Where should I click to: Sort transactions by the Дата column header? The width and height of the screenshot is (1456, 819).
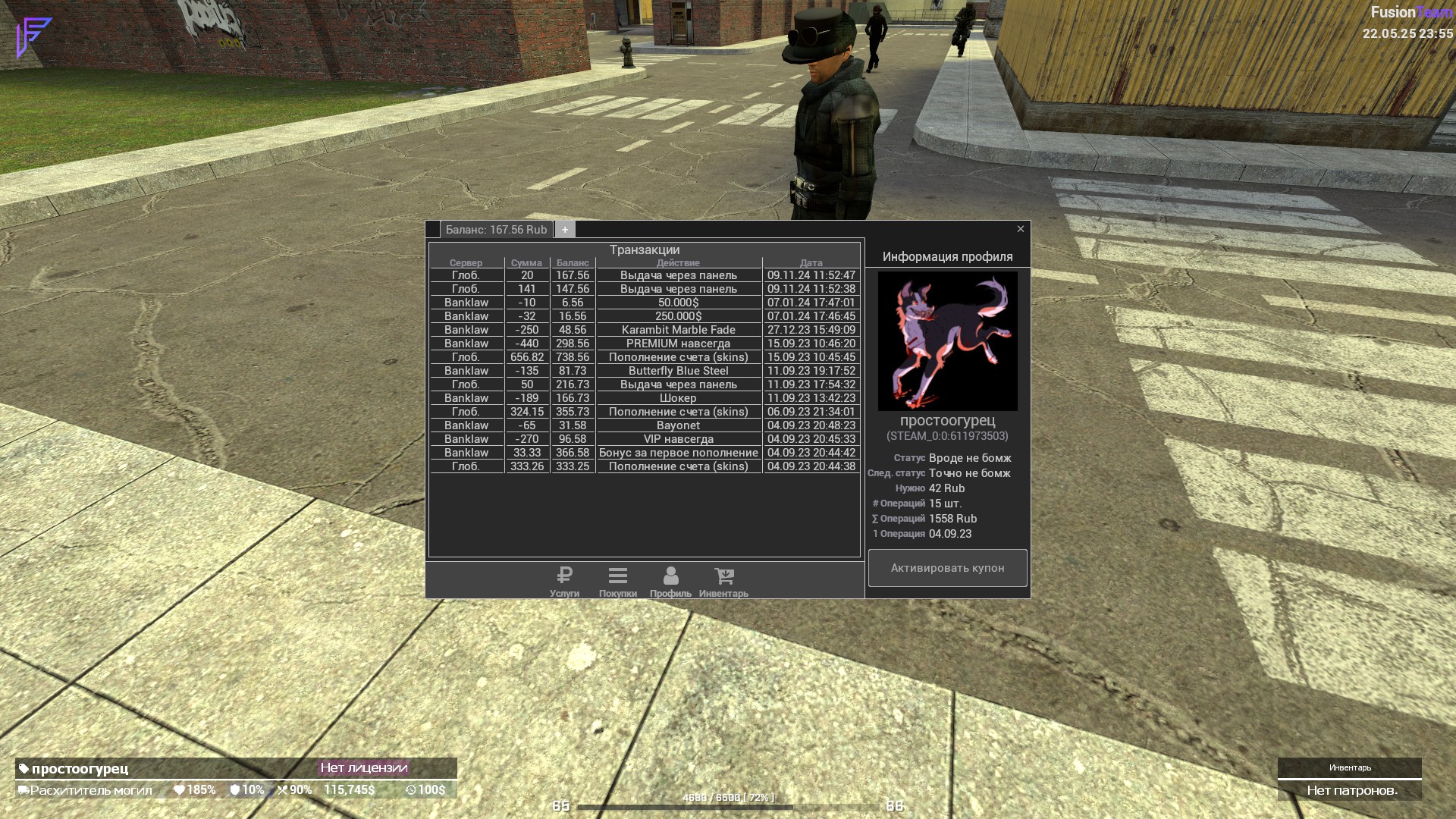[811, 263]
